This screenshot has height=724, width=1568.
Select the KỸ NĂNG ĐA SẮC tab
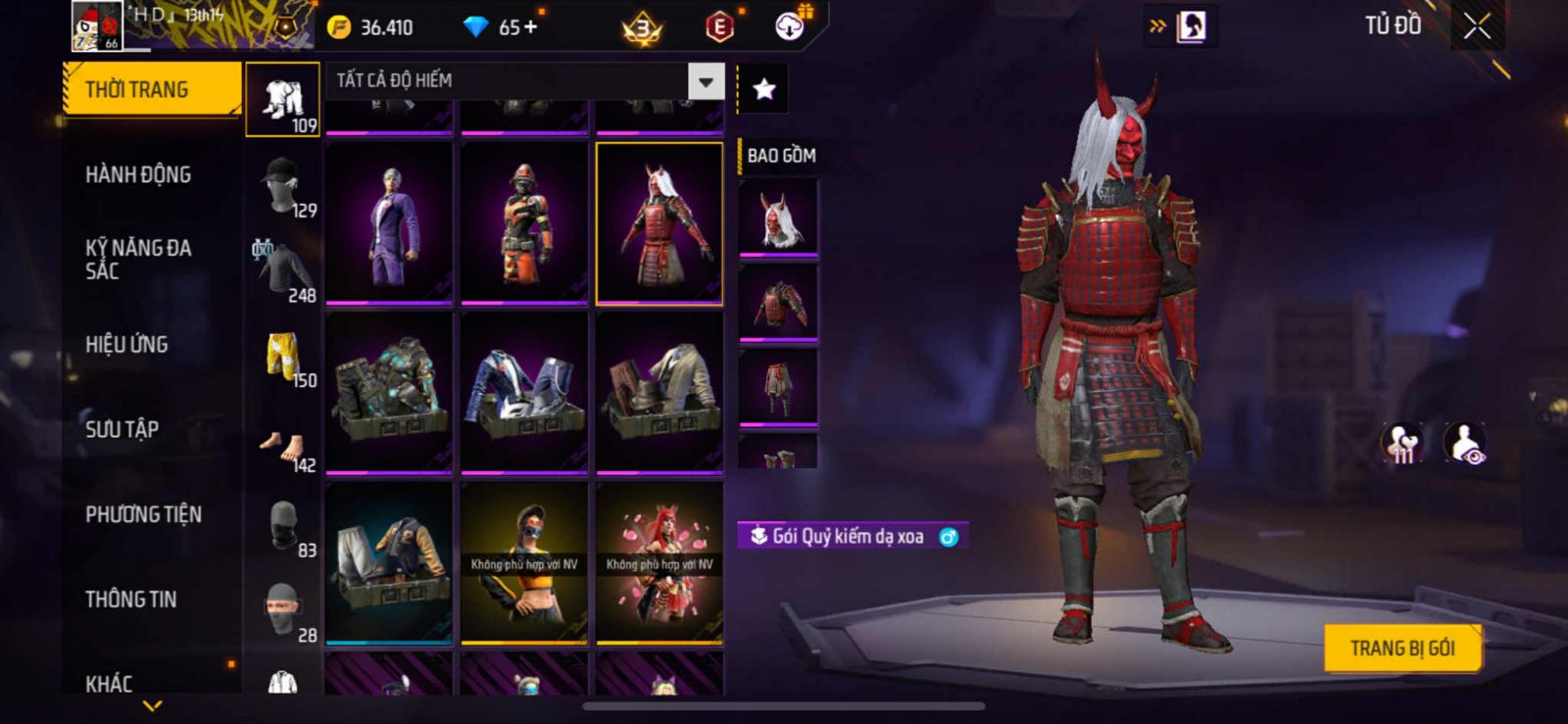tap(138, 260)
